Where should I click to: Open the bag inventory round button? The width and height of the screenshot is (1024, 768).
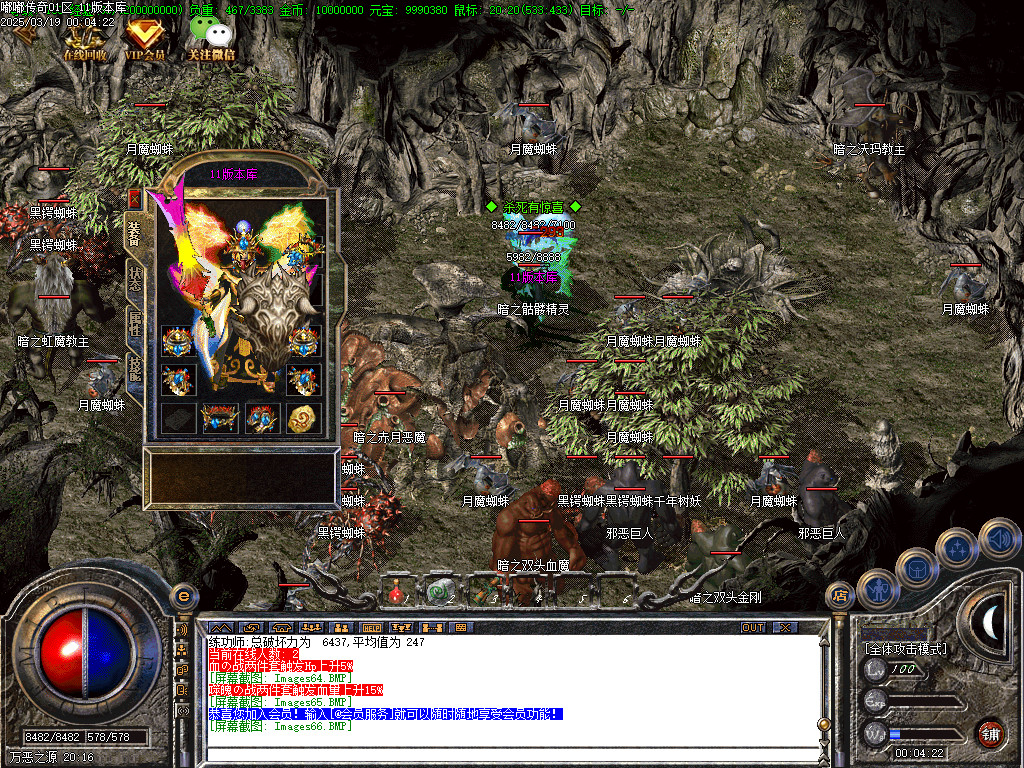point(916,567)
